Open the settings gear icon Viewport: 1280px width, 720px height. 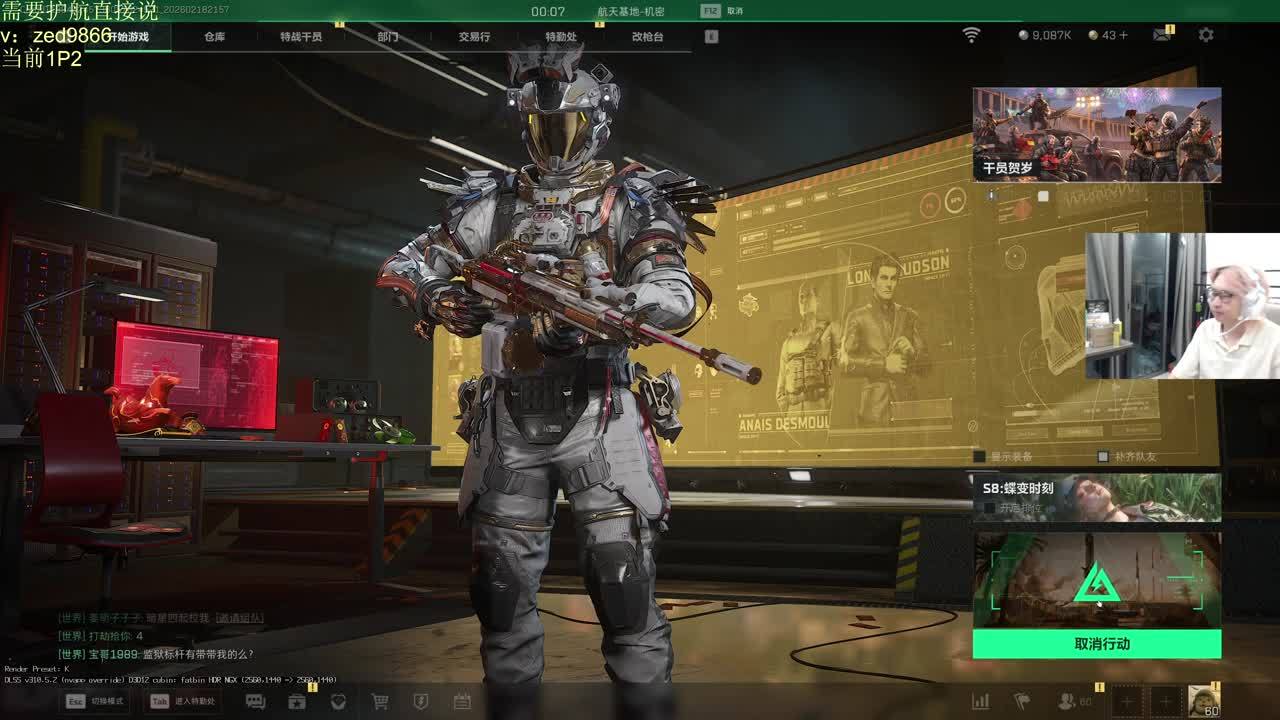pyautogui.click(x=1206, y=35)
